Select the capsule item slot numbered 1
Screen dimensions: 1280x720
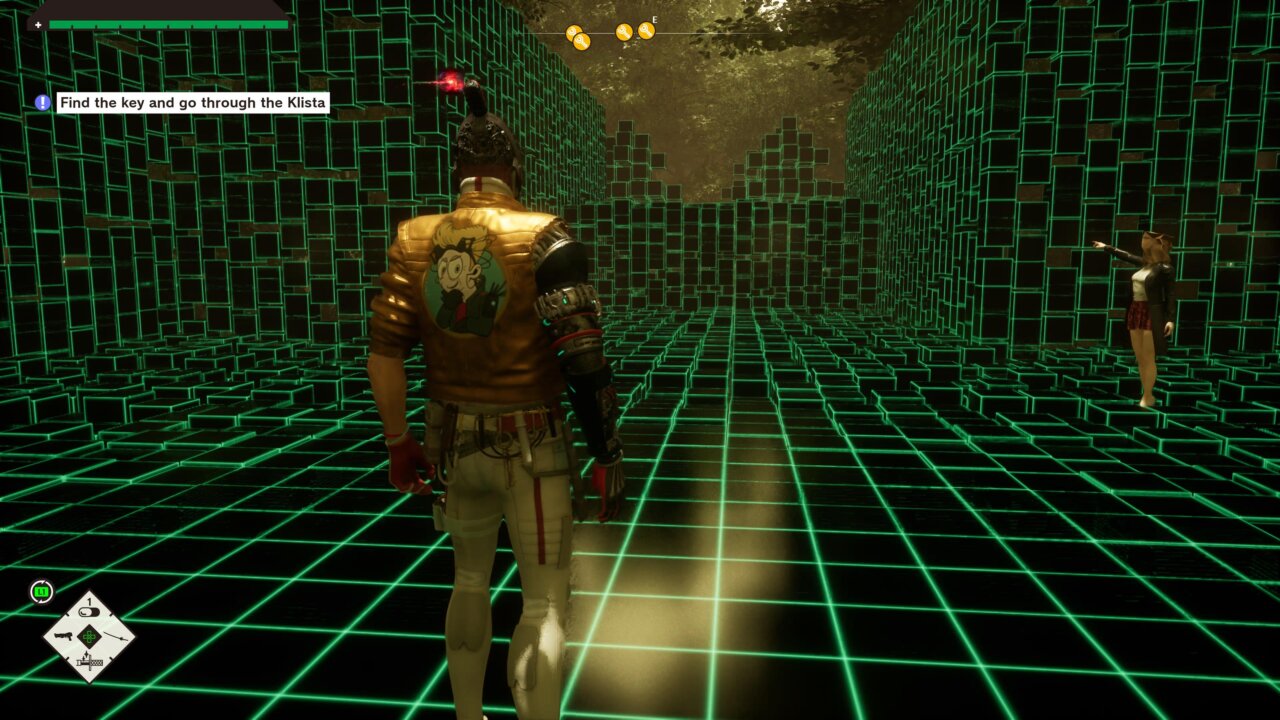point(89,612)
